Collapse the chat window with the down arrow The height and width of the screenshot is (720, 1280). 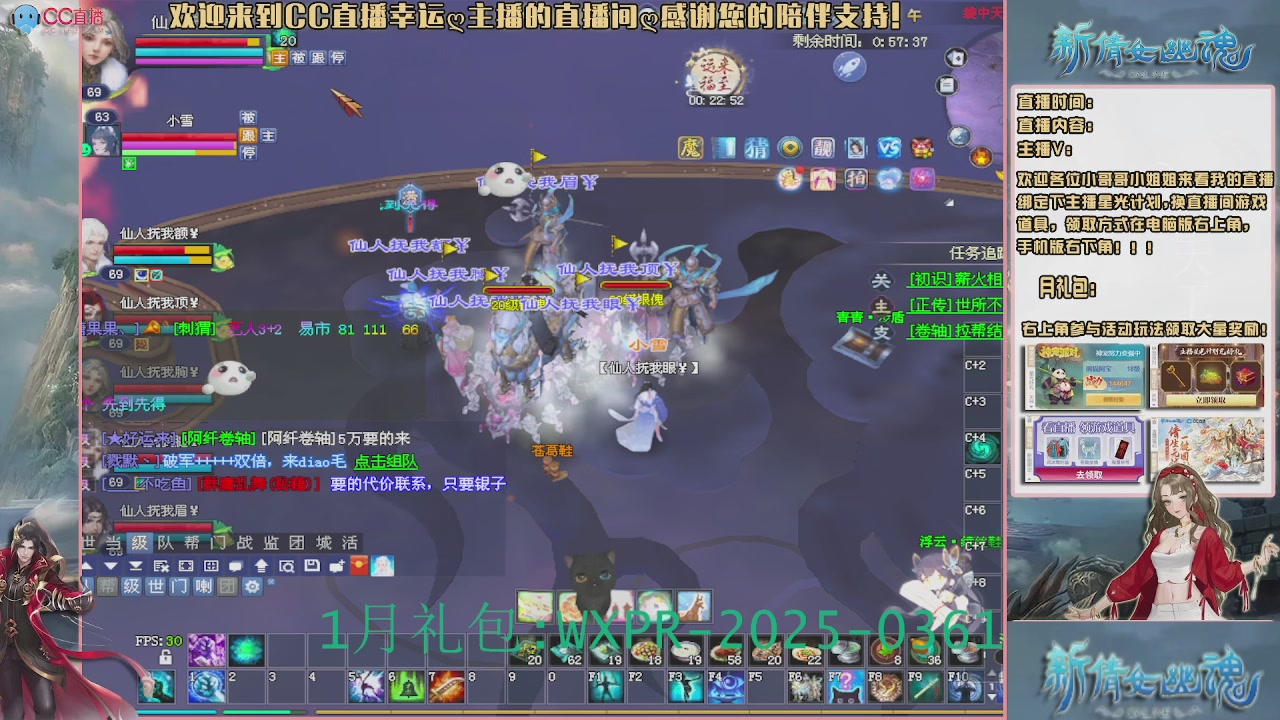pos(109,566)
